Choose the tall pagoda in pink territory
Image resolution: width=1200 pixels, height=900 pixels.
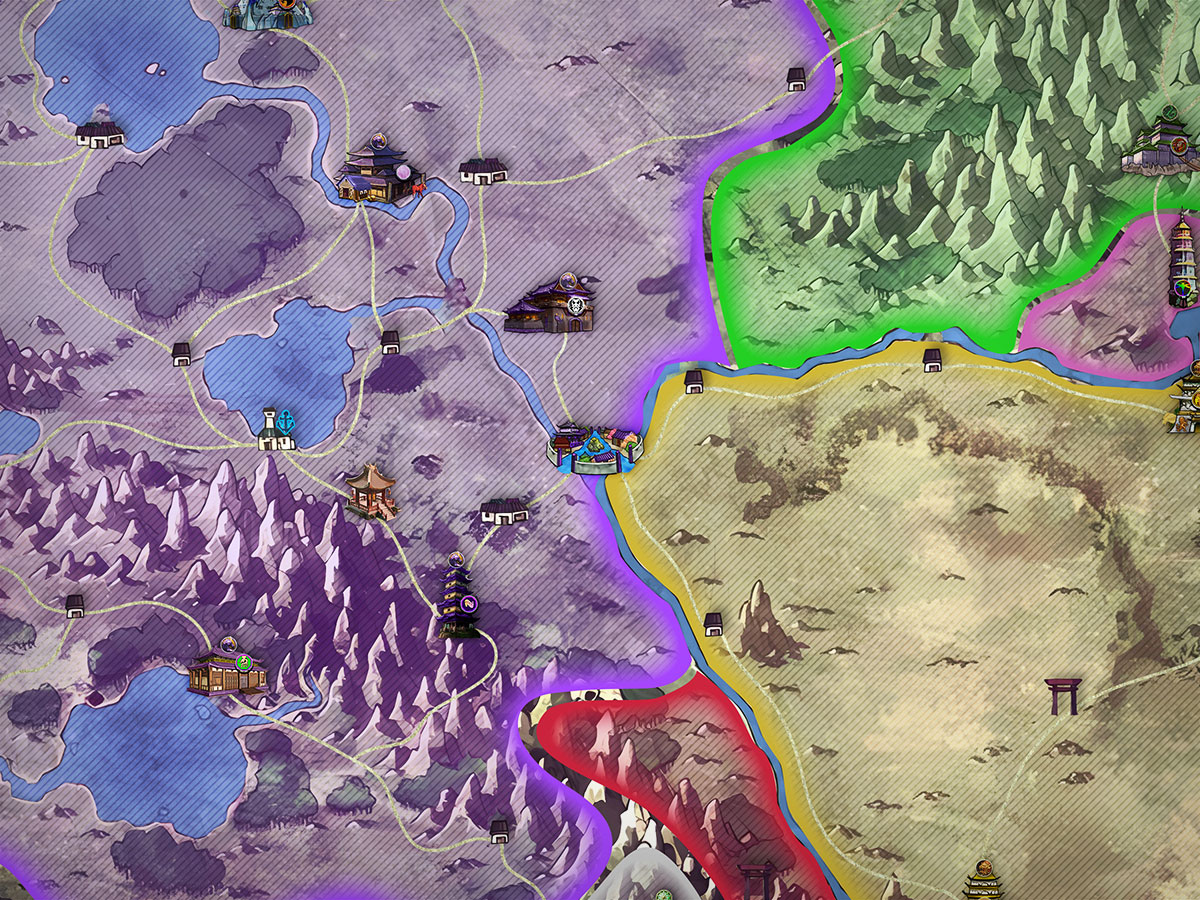[x=1183, y=260]
